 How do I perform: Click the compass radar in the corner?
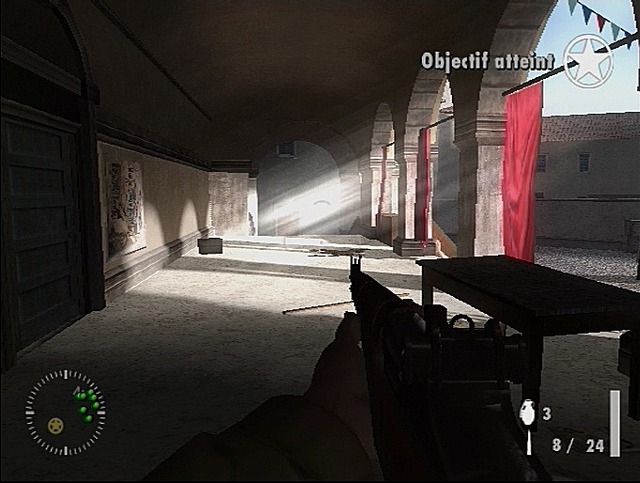pos(65,411)
